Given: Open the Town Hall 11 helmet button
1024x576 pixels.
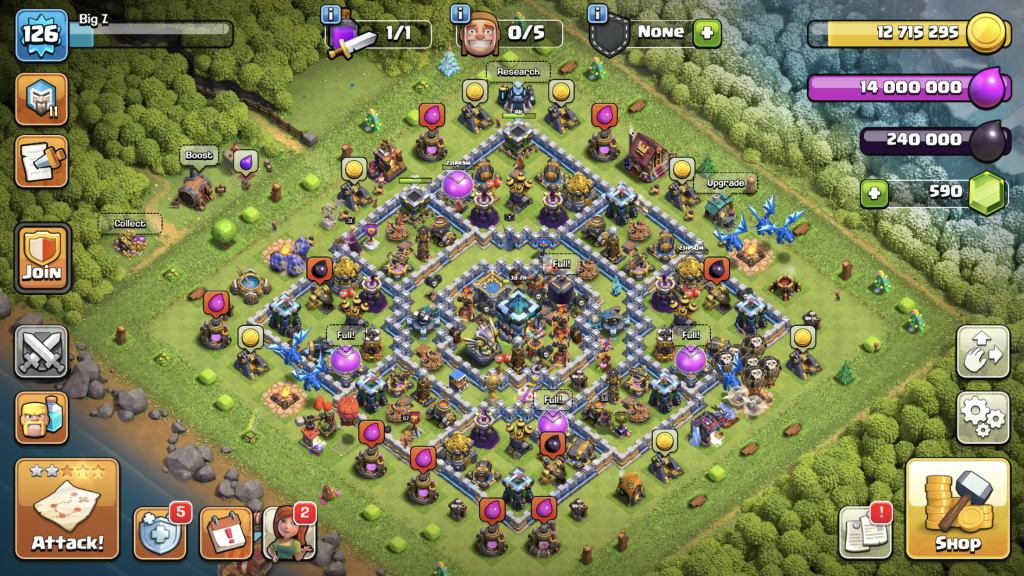Looking at the screenshot, I should click(42, 99).
